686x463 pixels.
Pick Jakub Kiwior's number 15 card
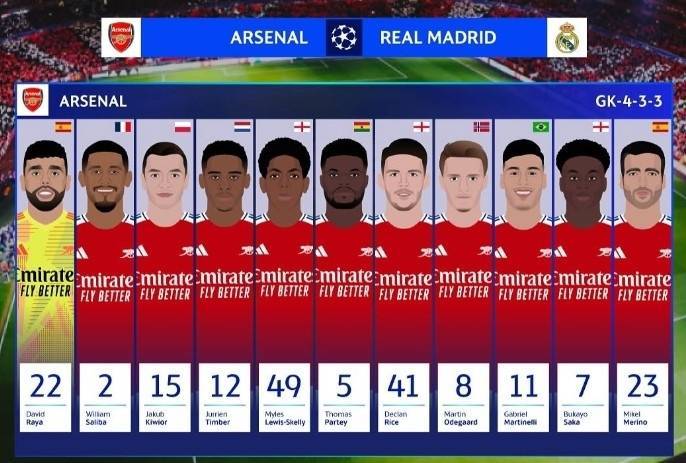coord(165,275)
